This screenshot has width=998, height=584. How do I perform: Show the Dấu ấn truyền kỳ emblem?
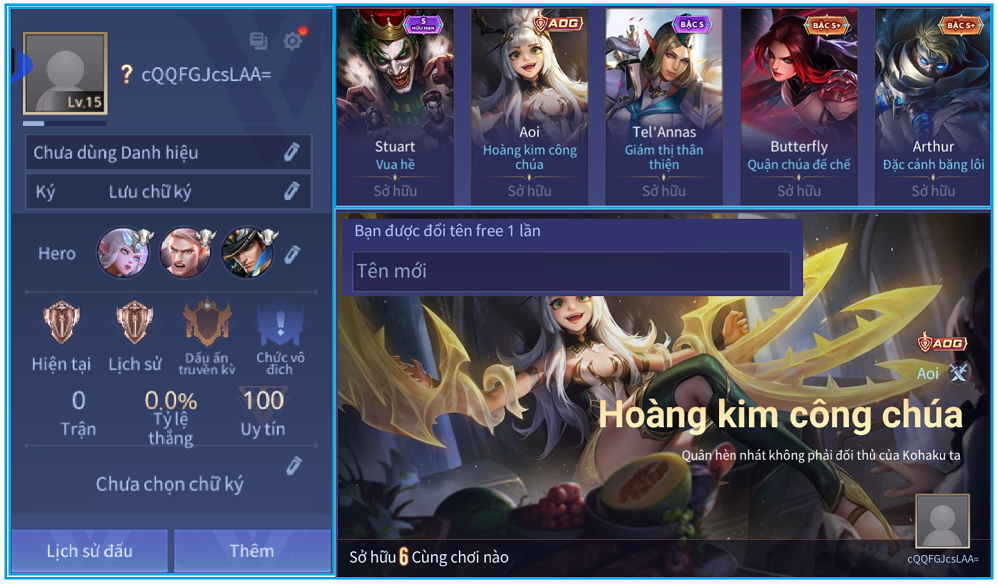point(207,324)
